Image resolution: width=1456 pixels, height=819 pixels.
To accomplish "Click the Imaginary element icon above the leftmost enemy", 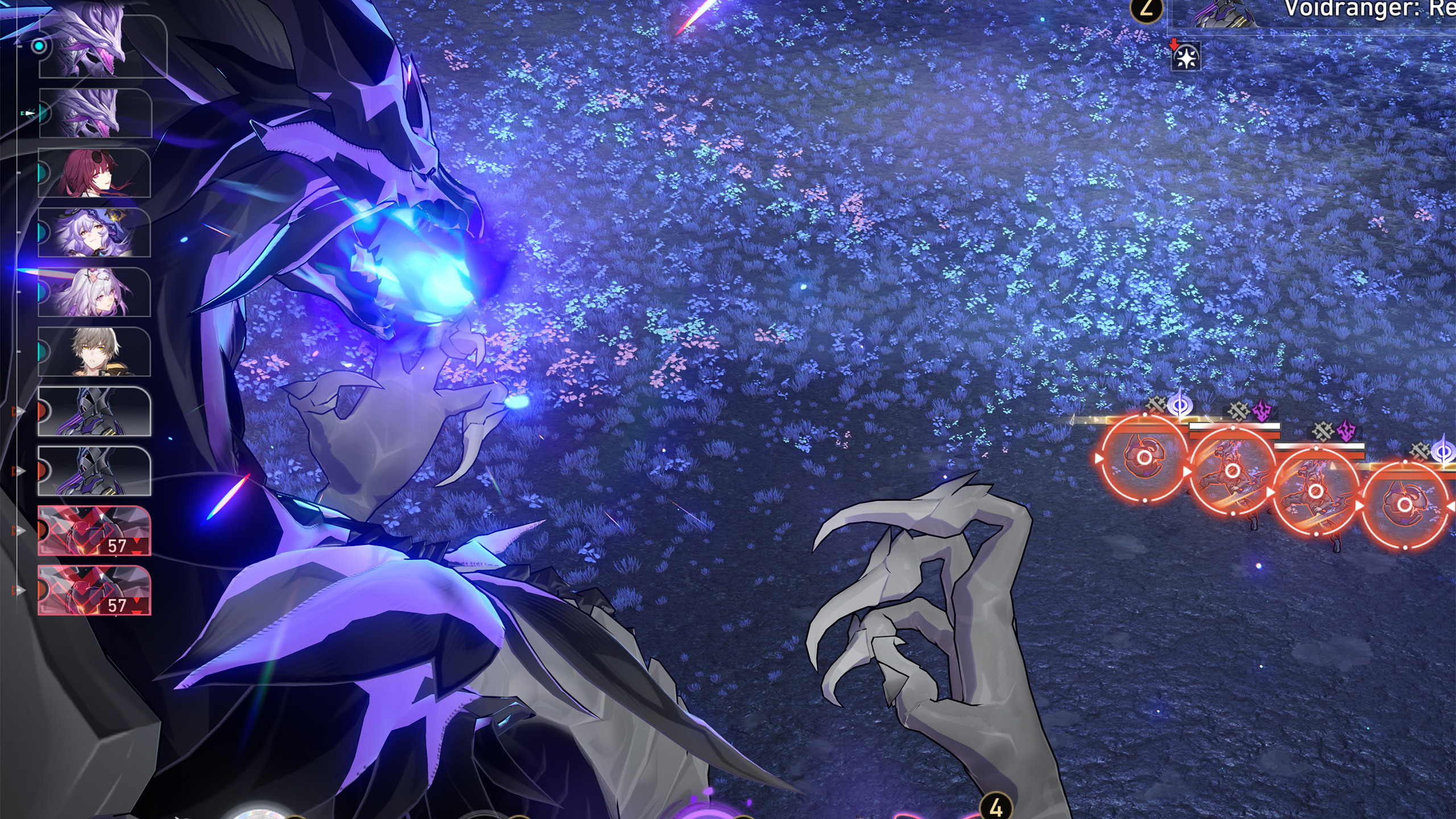I will pos(1179,405).
